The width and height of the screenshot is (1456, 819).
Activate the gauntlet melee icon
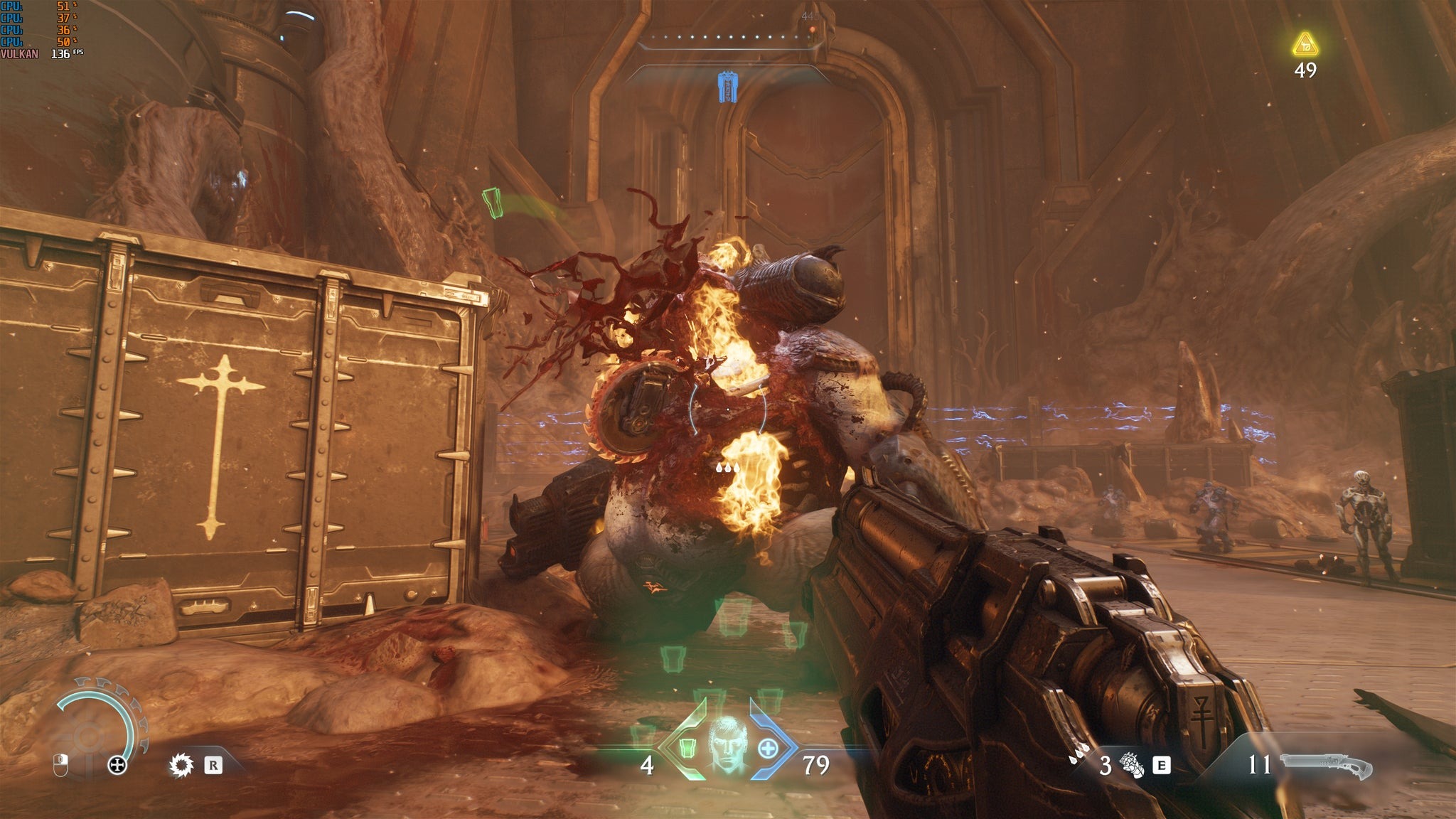[x=1131, y=766]
